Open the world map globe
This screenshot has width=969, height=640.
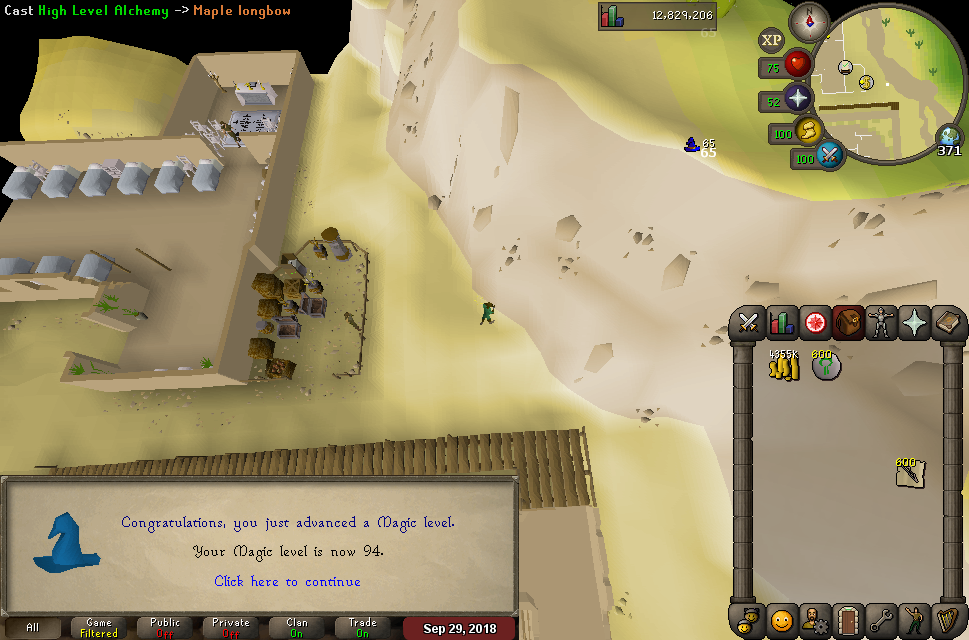coord(948,138)
